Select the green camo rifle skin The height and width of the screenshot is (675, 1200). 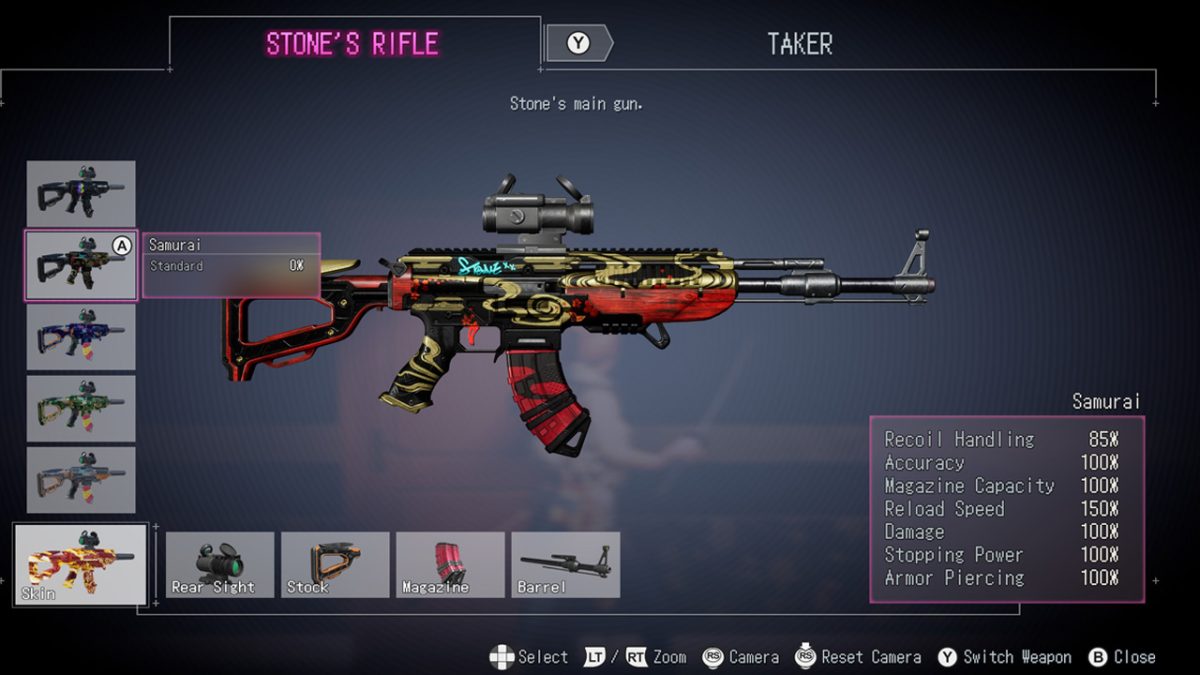[x=81, y=408]
